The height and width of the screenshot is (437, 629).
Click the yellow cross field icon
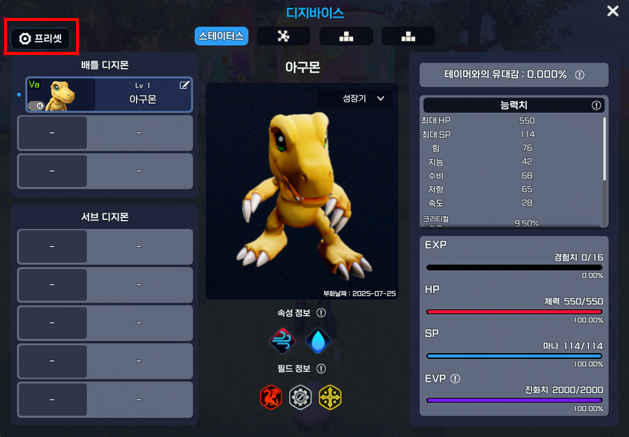[330, 397]
